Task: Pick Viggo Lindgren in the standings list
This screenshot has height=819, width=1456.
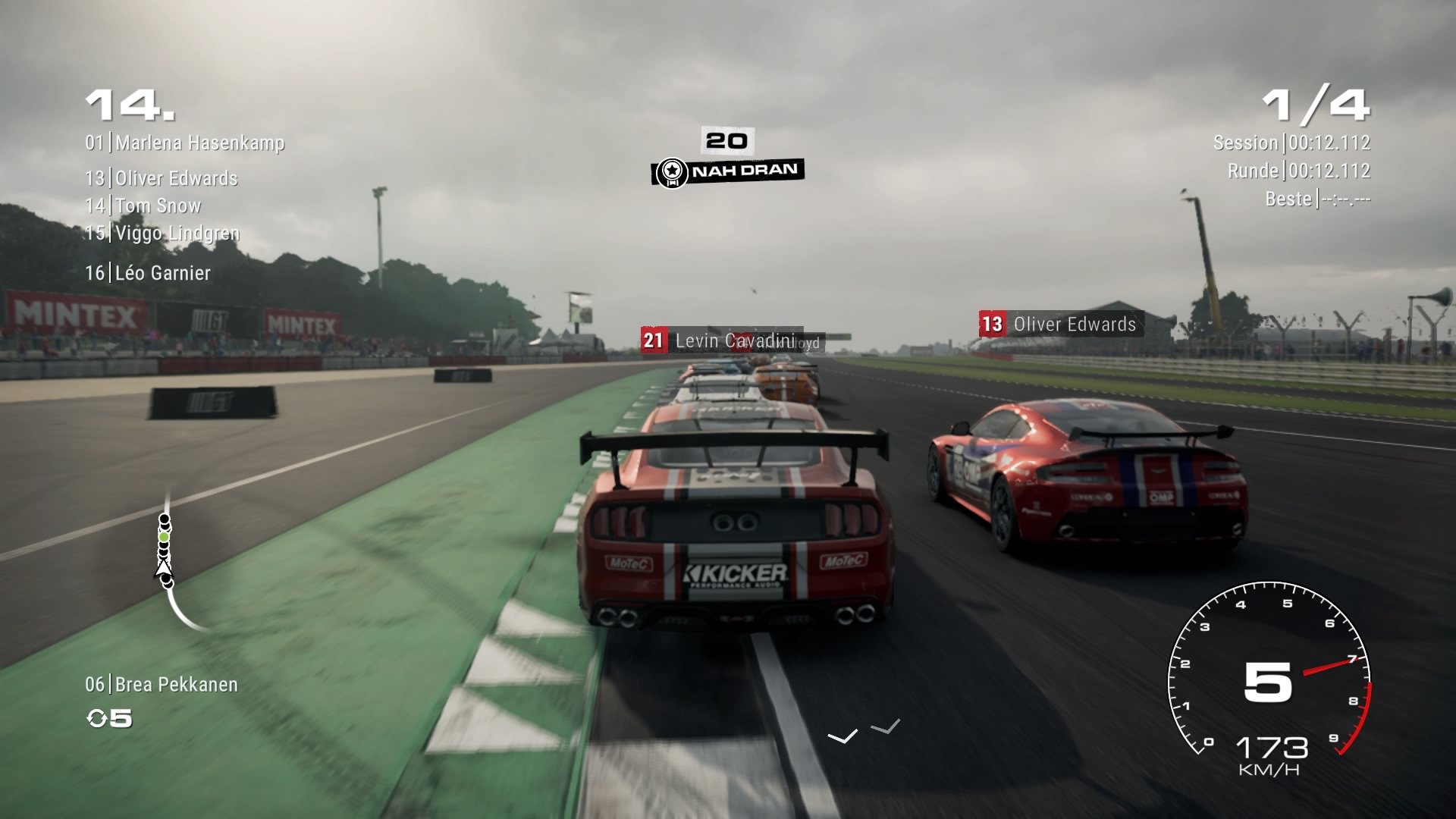Action: [162, 233]
